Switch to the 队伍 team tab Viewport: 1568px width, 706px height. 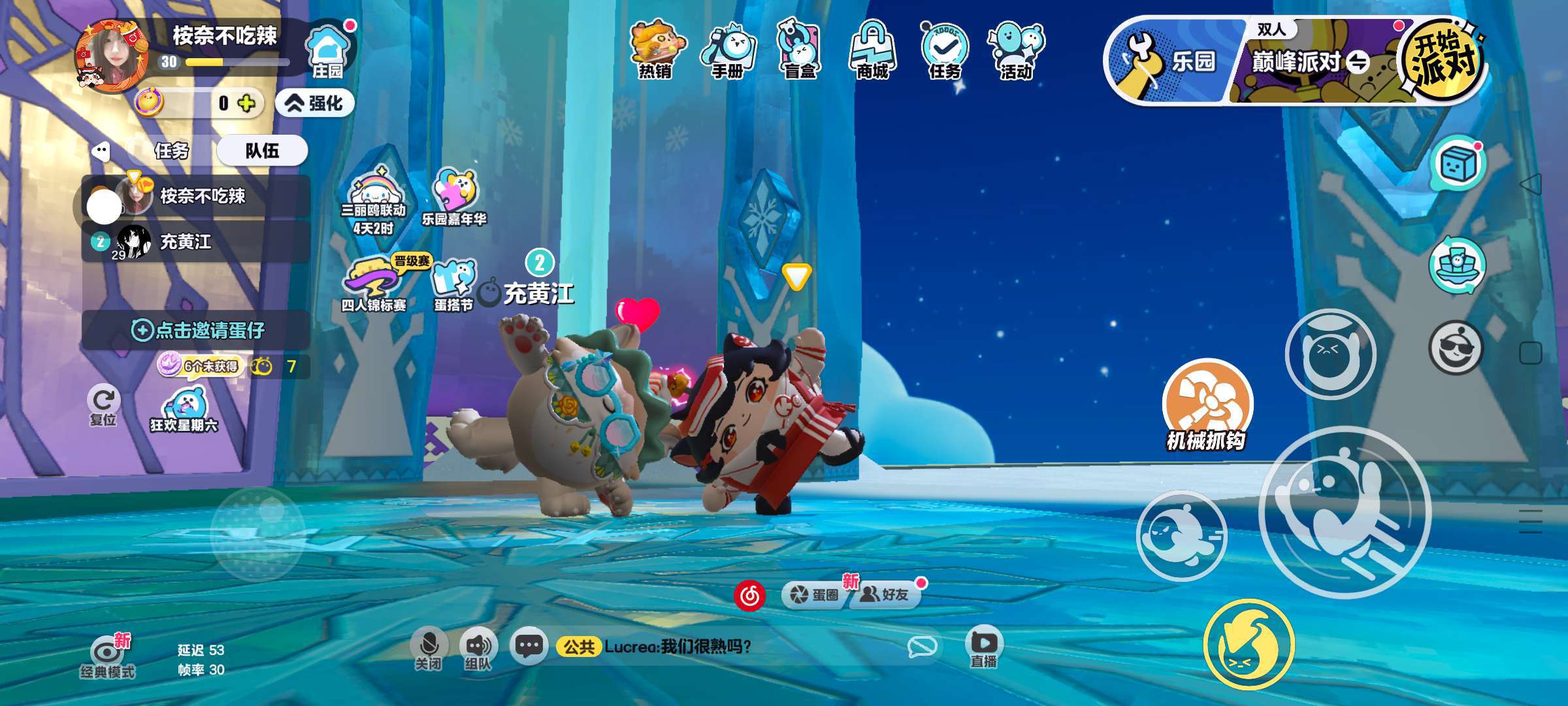coord(262,151)
